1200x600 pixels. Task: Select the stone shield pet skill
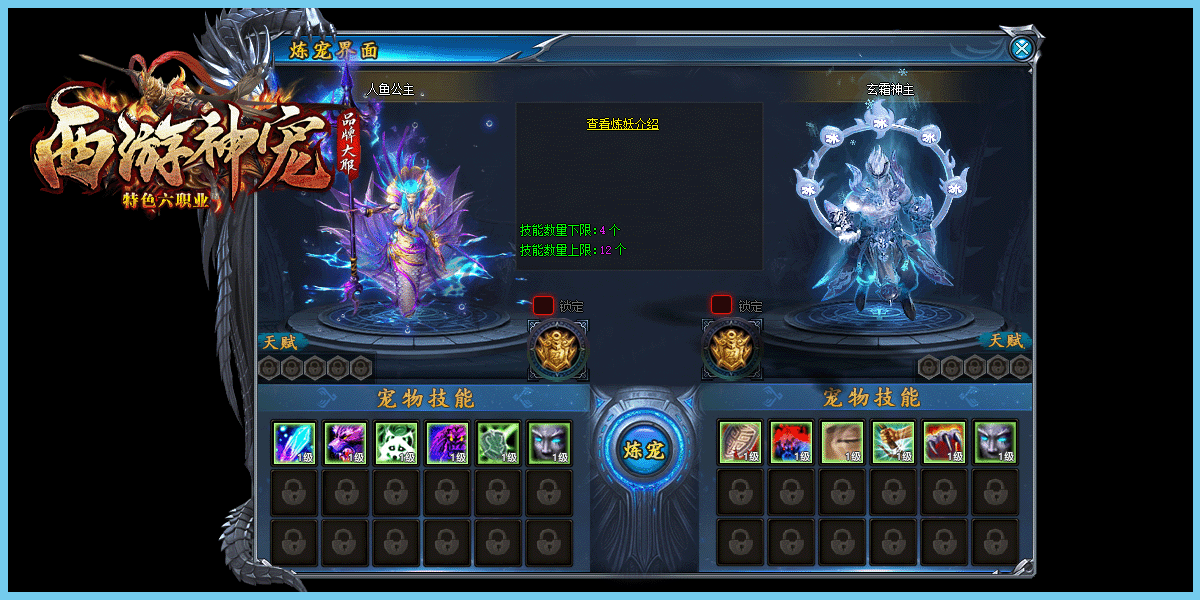[x=740, y=443]
